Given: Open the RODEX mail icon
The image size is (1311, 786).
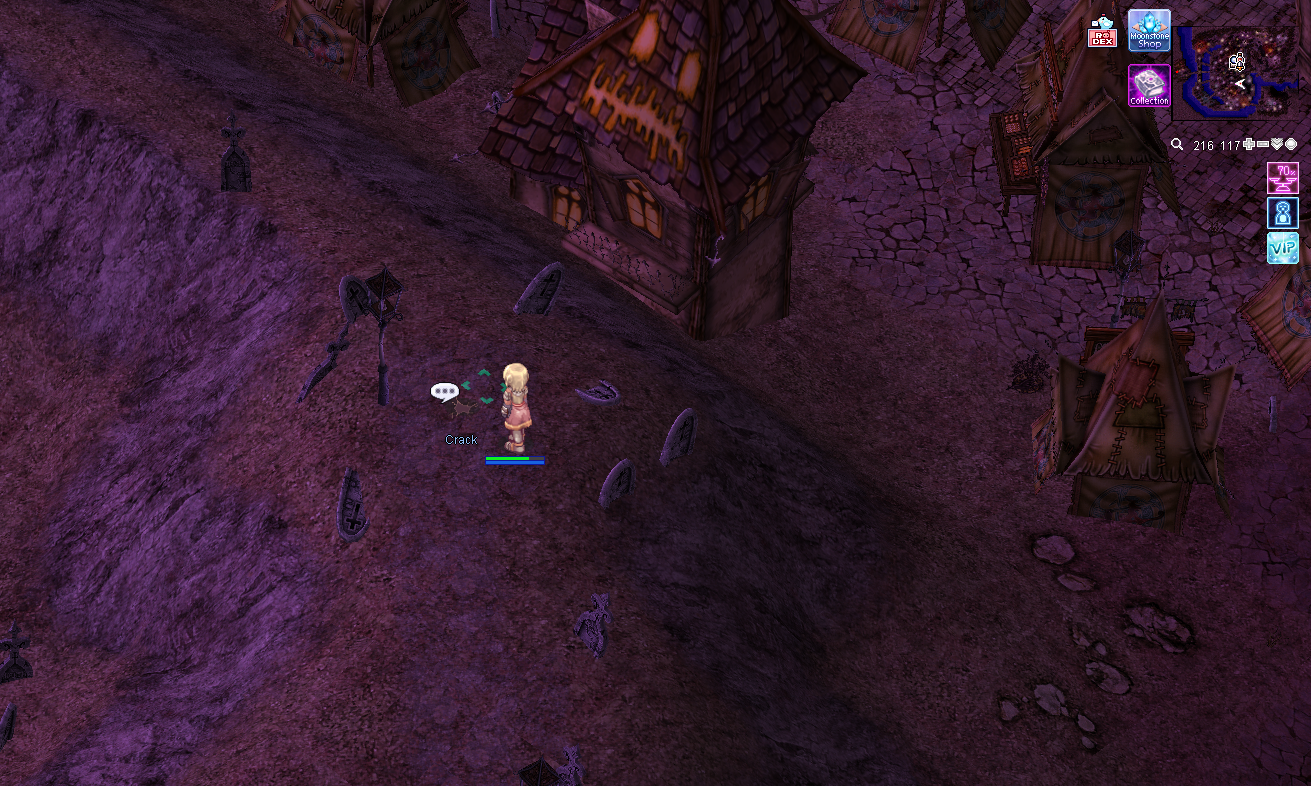Looking at the screenshot, I should pyautogui.click(x=1101, y=33).
